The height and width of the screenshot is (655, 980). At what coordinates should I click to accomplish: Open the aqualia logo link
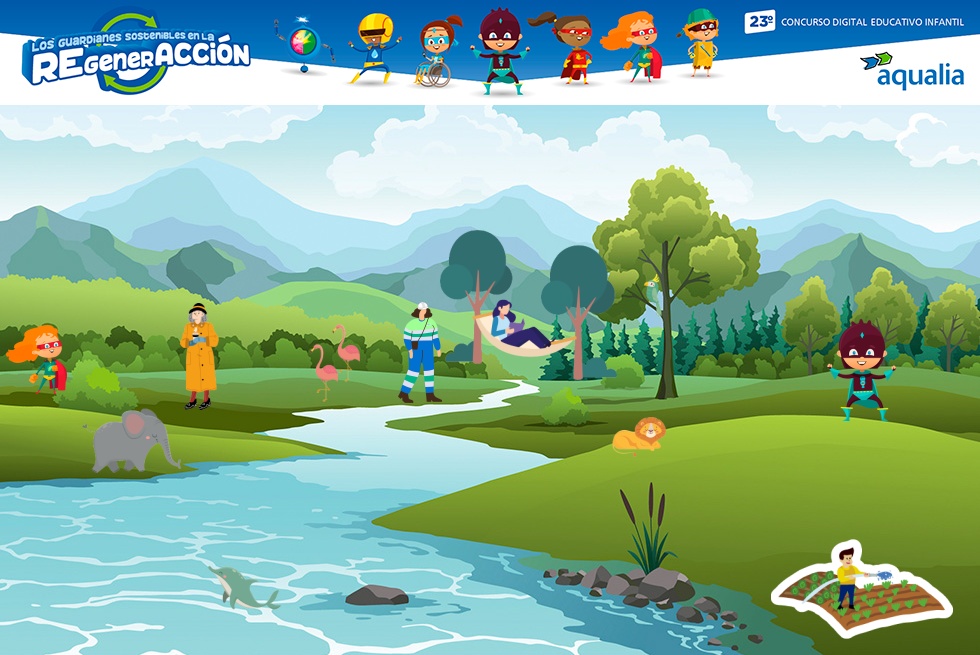coord(911,70)
